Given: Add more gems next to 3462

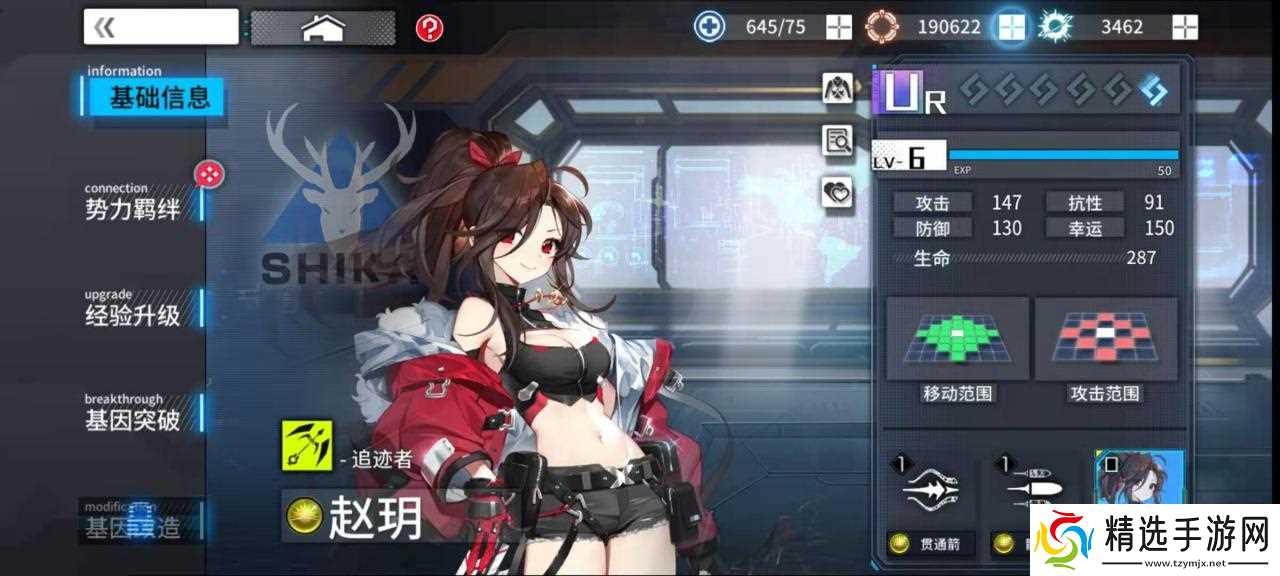Looking at the screenshot, I should [1185, 27].
